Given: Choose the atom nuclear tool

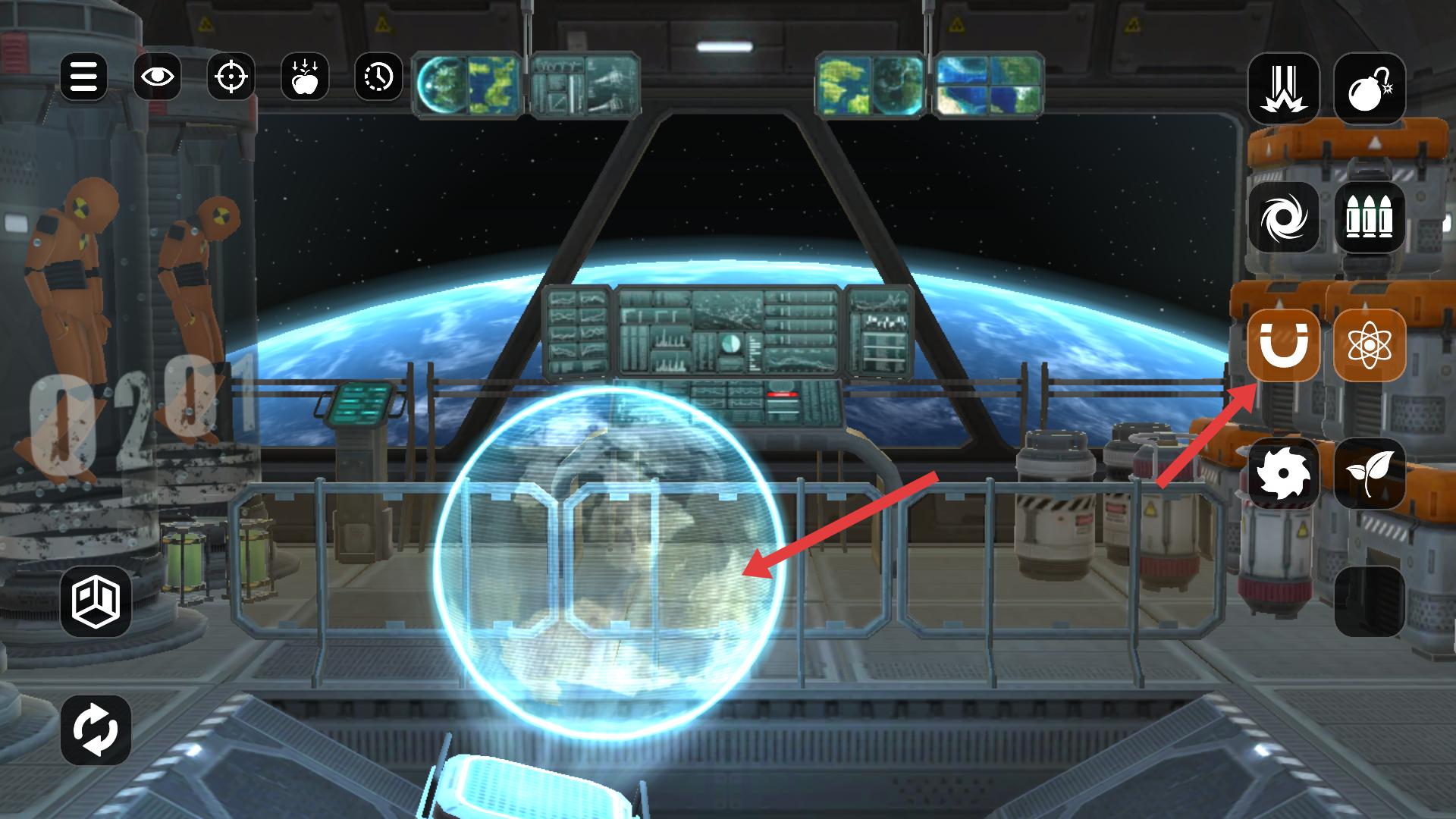Looking at the screenshot, I should (1370, 346).
